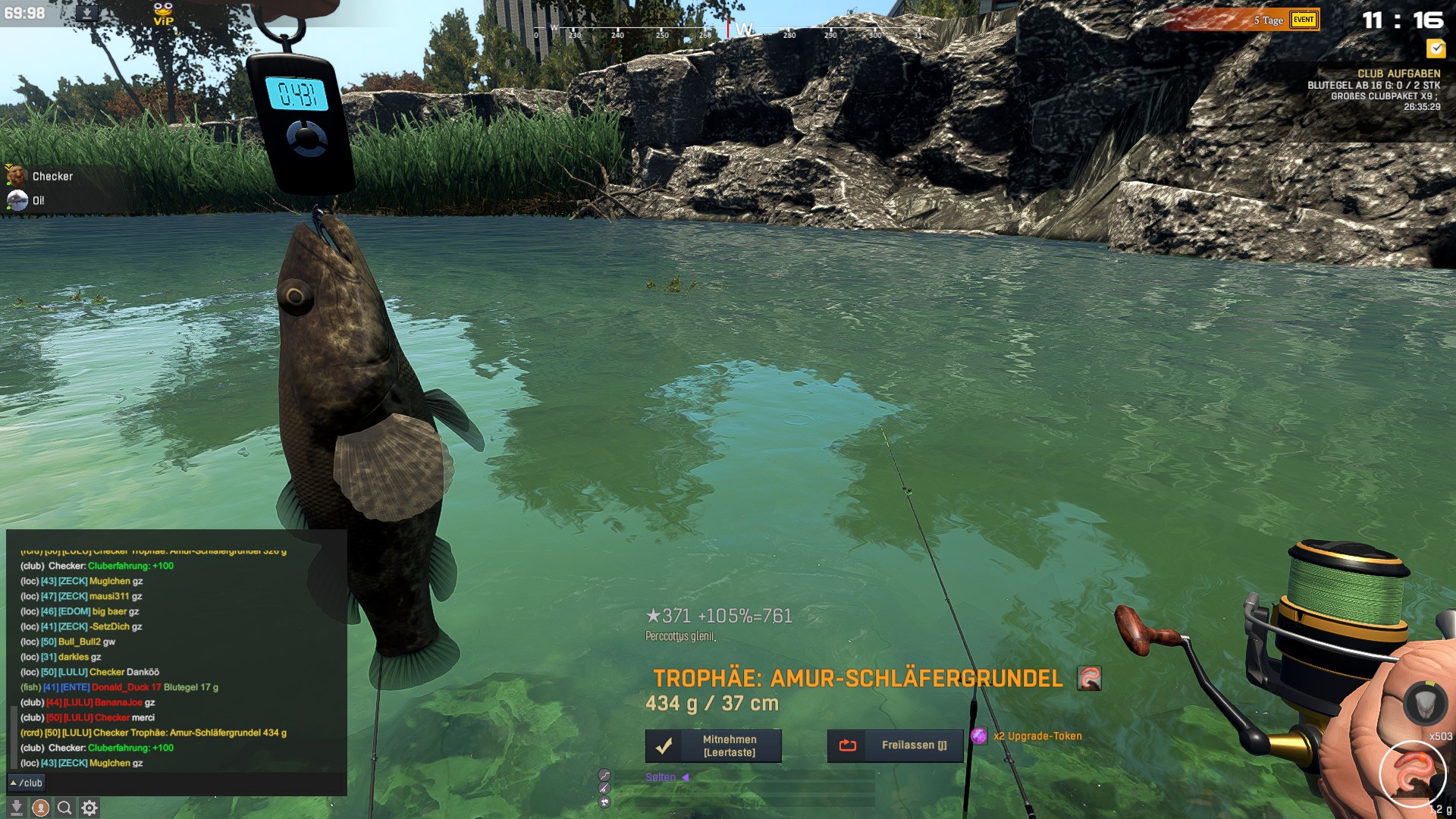
Task: Open the 5 Tage event banner
Action: (x=1244, y=20)
